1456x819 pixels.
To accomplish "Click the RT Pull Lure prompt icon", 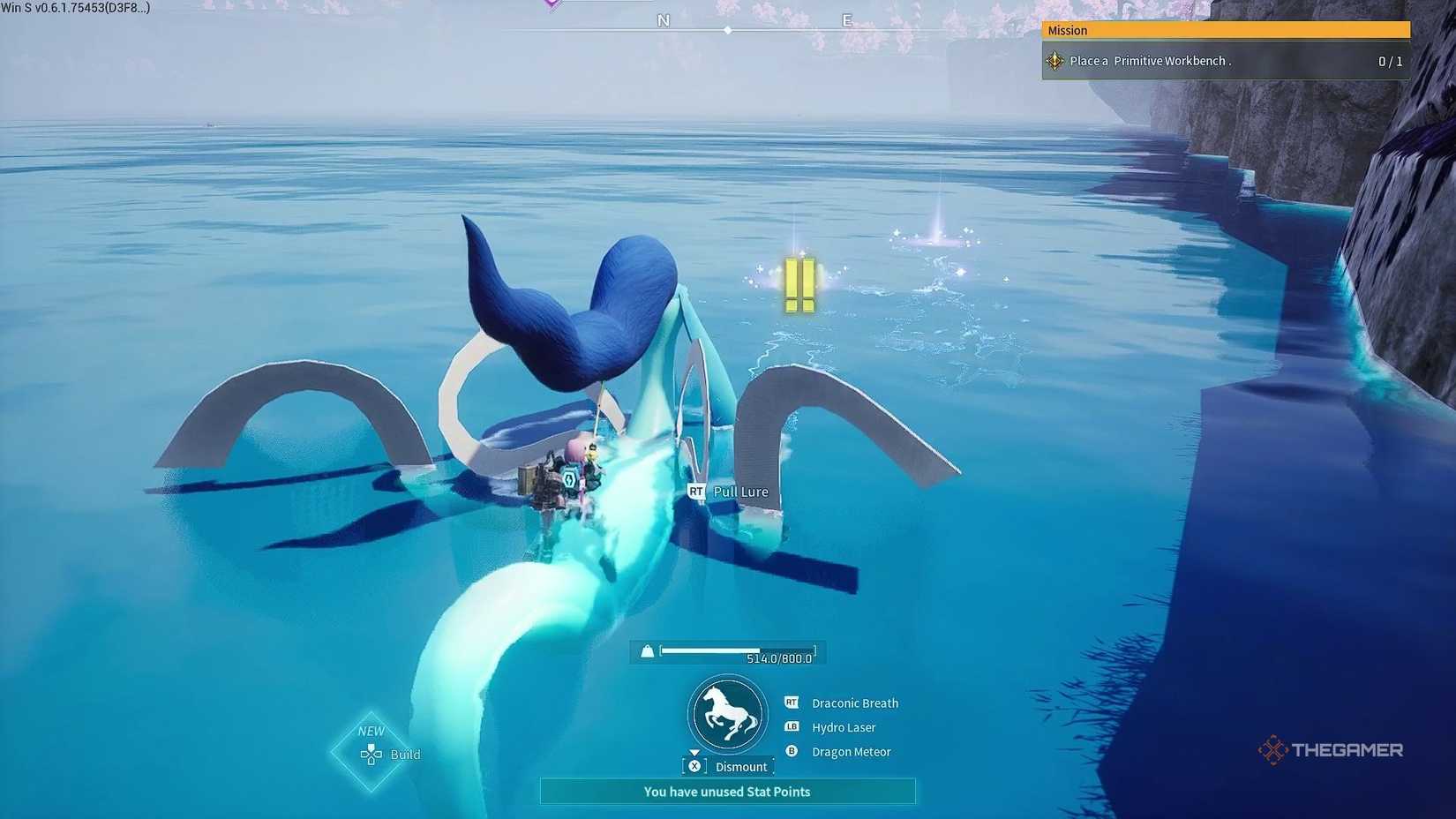I will 695,492.
